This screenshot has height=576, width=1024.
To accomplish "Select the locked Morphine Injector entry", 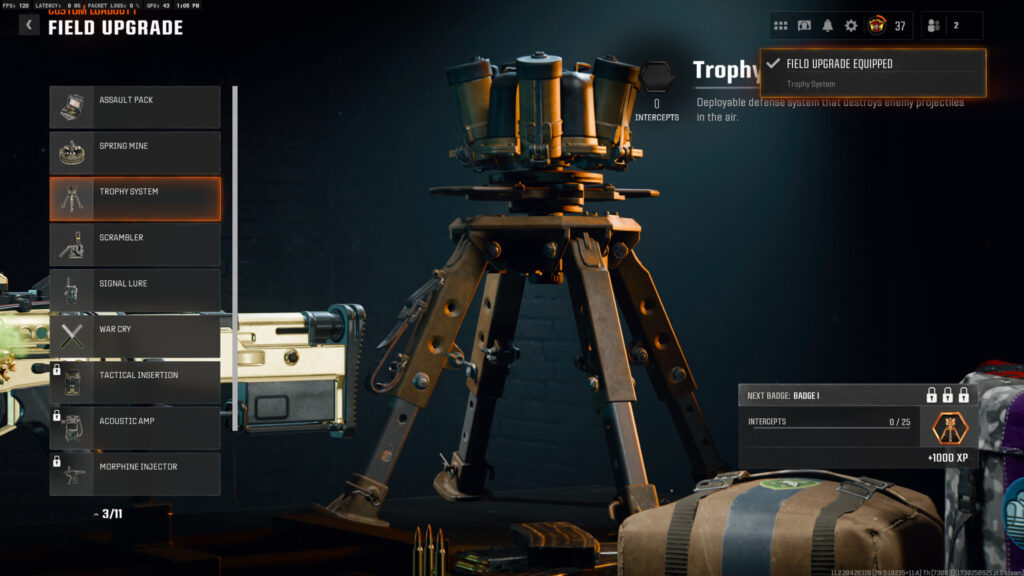I will (x=135, y=474).
